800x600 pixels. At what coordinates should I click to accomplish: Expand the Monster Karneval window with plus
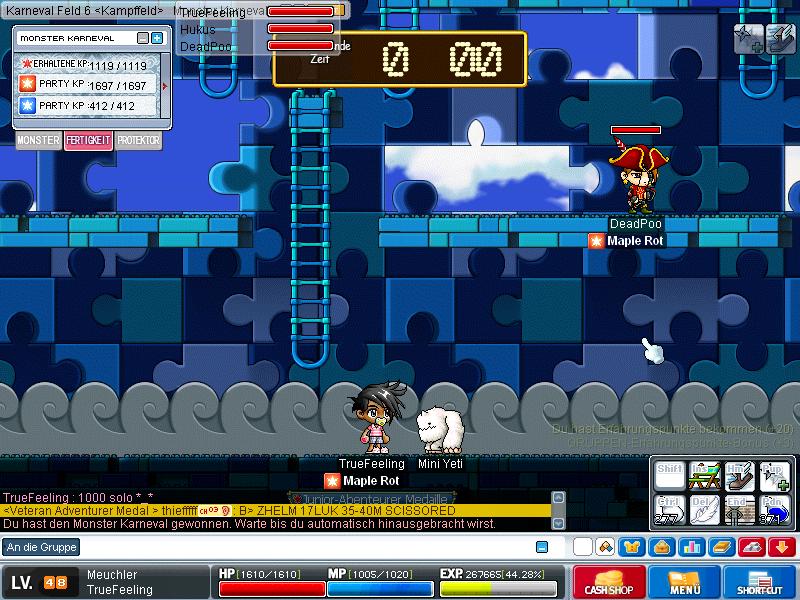pyautogui.click(x=157, y=38)
